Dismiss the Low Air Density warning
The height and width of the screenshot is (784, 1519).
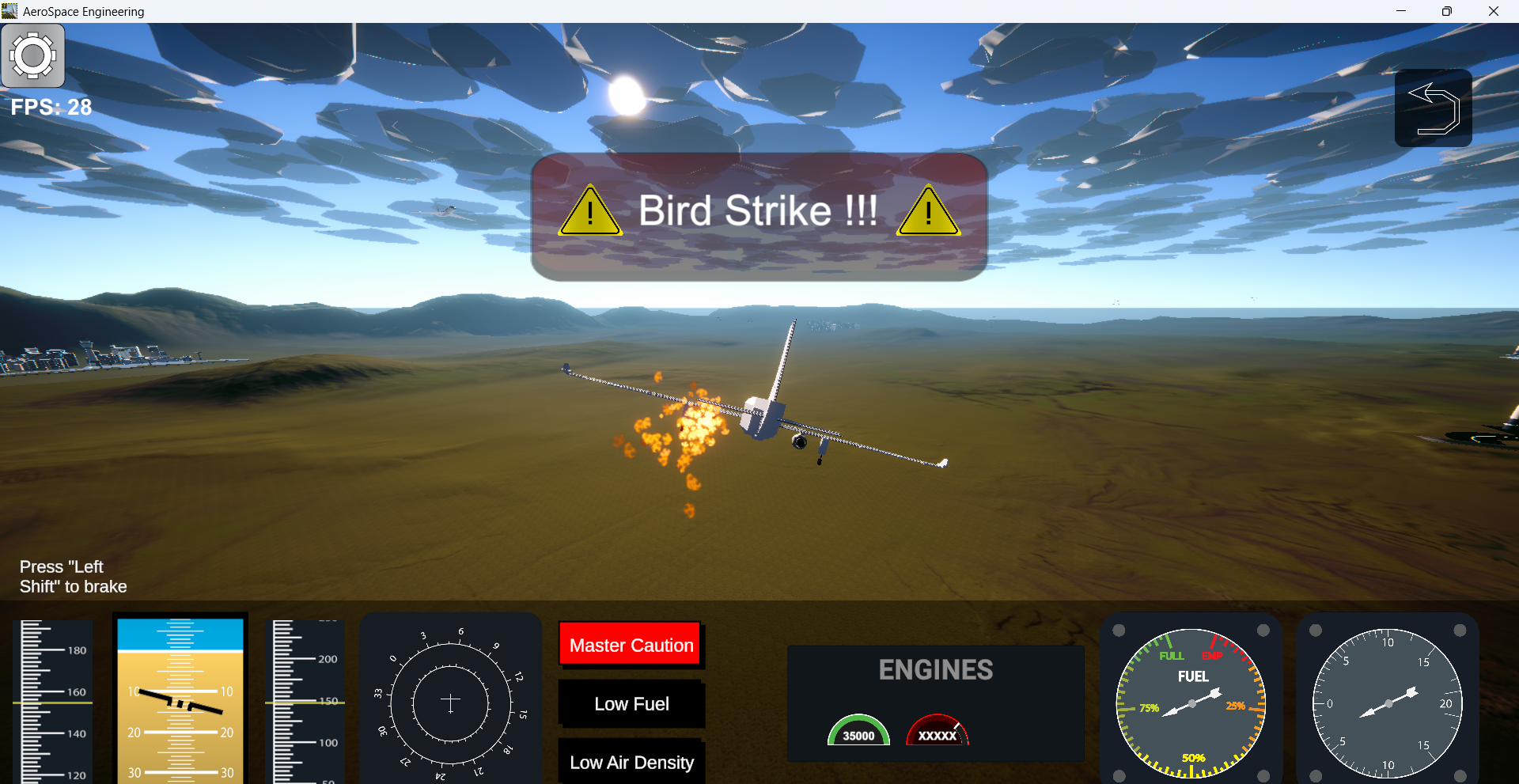click(631, 762)
